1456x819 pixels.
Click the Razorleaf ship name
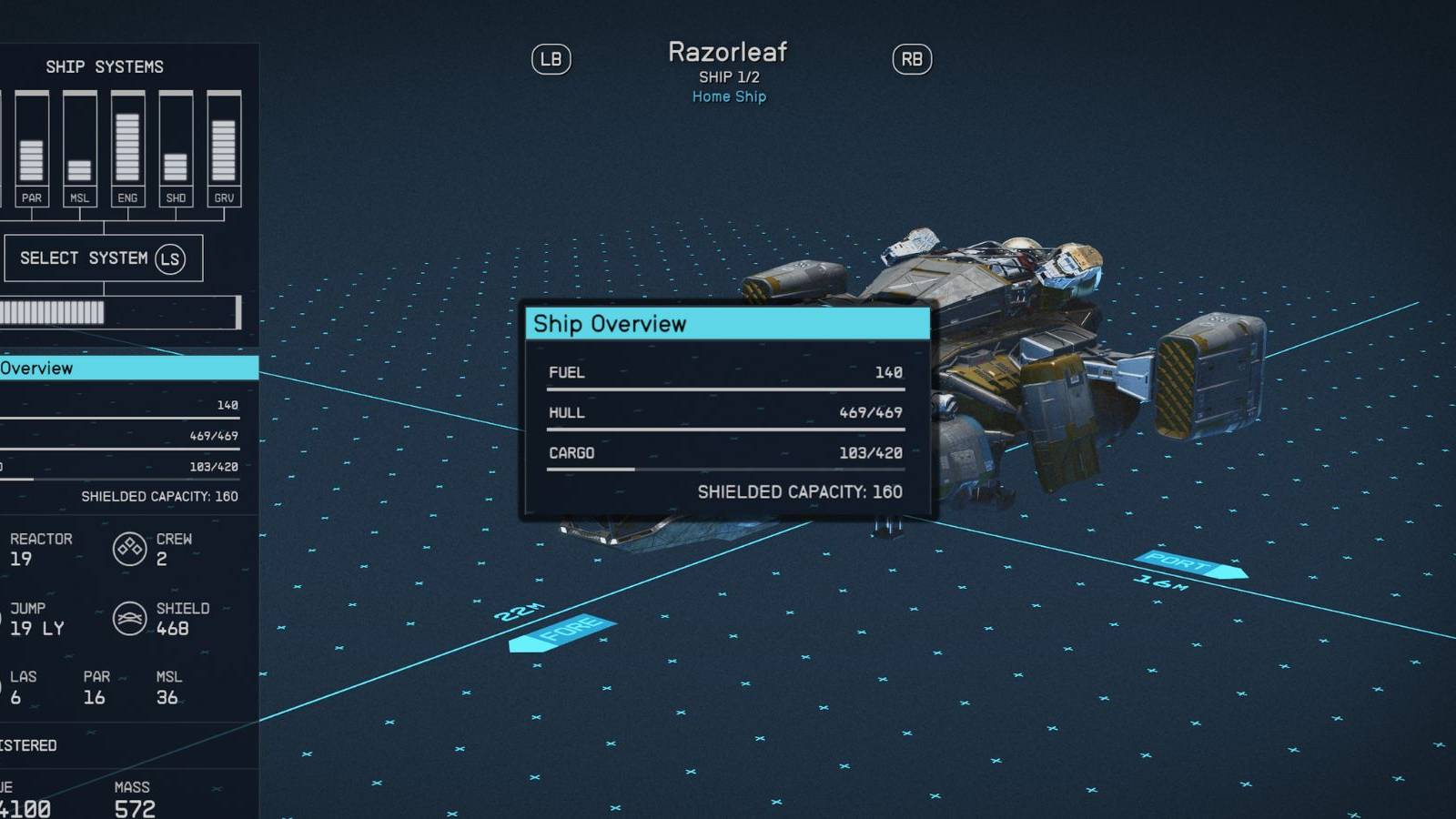coord(728,52)
